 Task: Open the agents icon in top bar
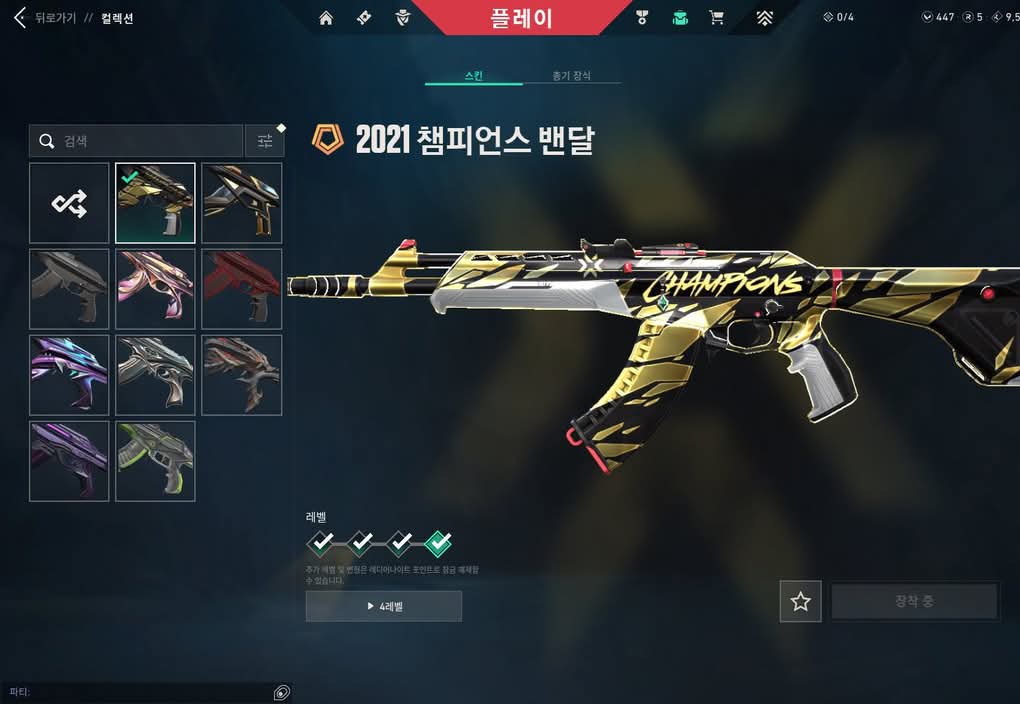402,18
